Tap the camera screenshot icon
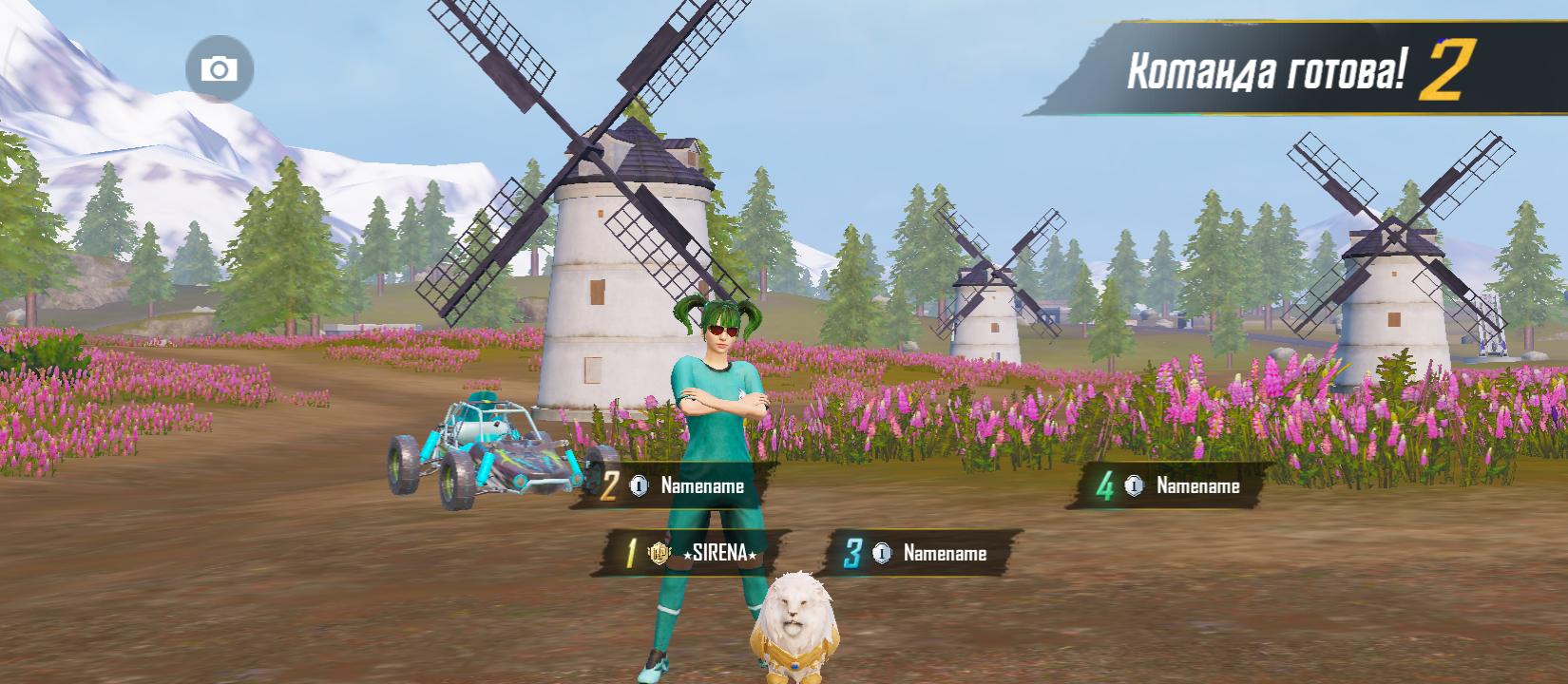 coord(220,69)
